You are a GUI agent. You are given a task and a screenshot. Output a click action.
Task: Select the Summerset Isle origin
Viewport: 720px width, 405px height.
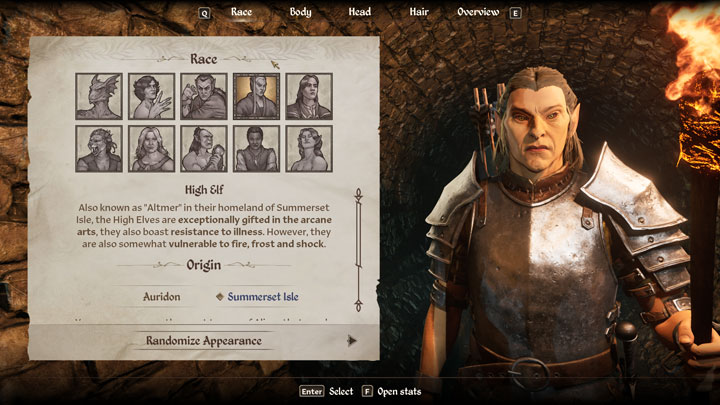pos(262,297)
